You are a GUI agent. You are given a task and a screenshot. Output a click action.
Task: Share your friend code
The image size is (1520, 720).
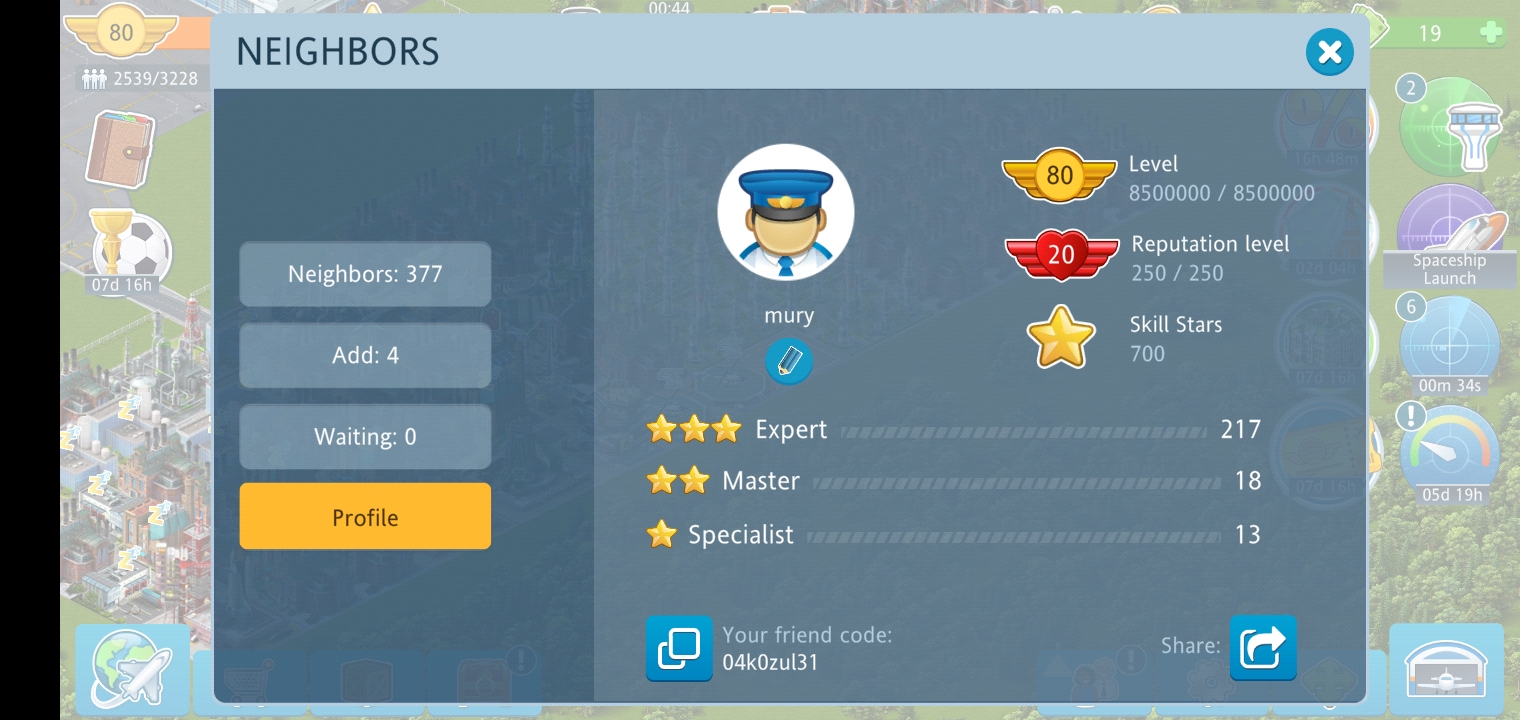tap(1263, 648)
